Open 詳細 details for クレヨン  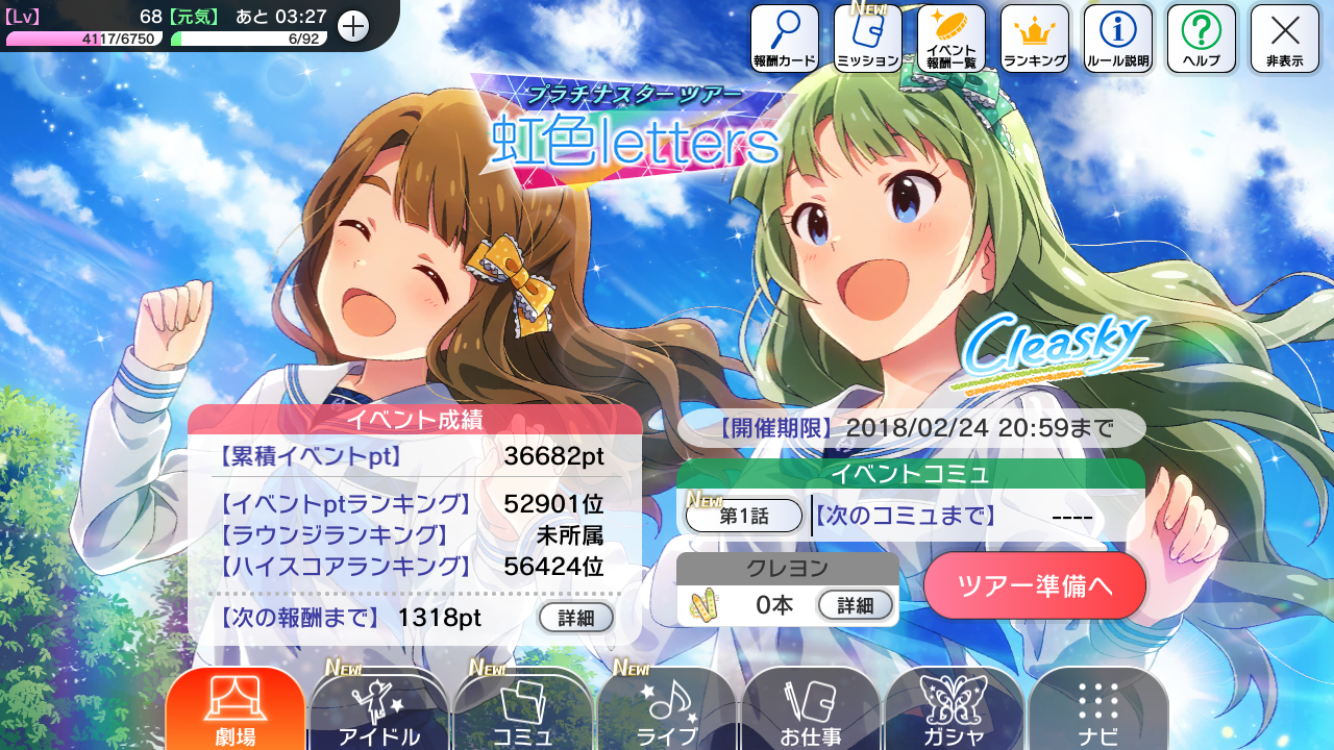pyautogui.click(x=855, y=605)
